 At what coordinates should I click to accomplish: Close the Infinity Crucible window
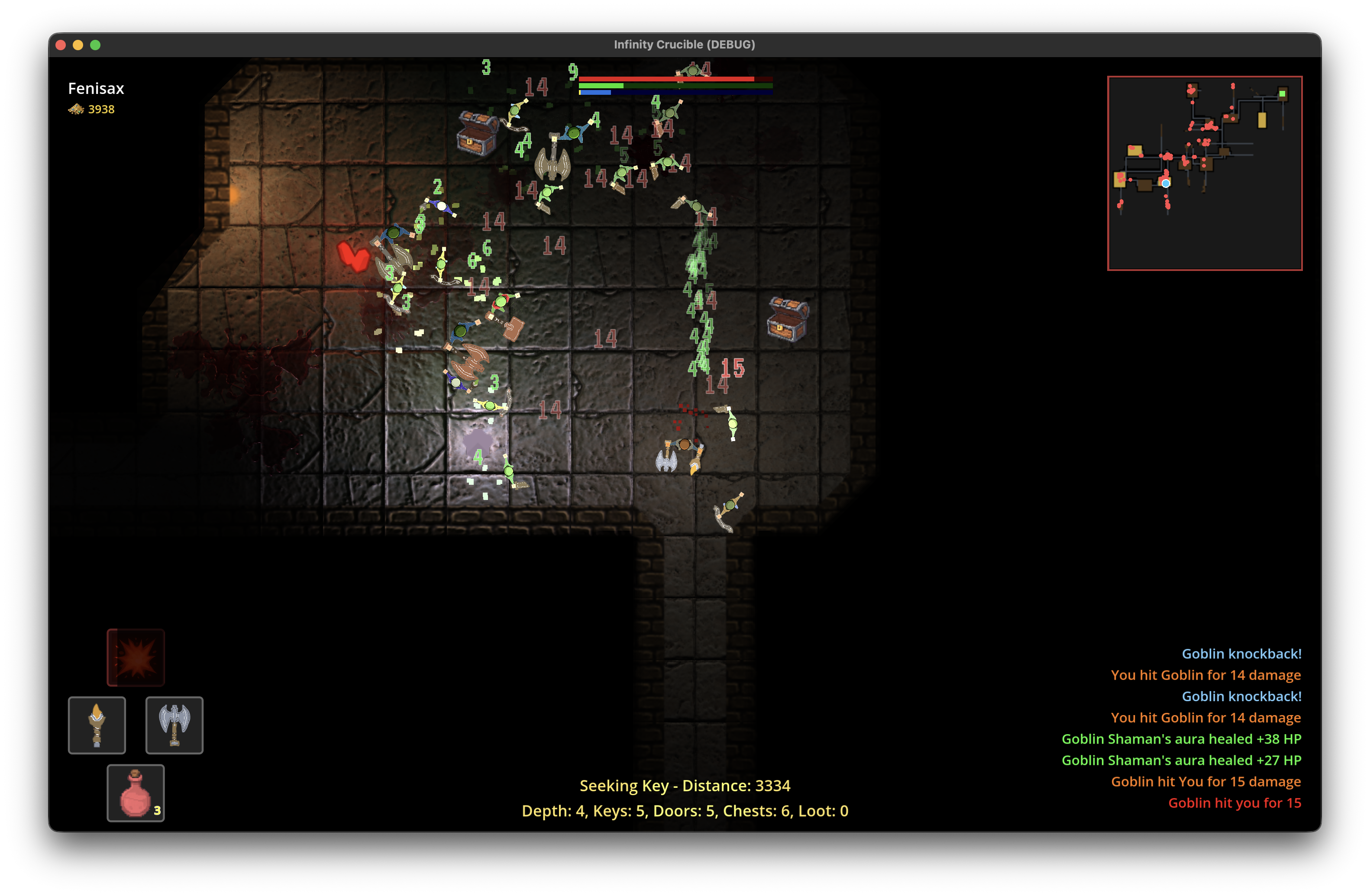[x=61, y=45]
